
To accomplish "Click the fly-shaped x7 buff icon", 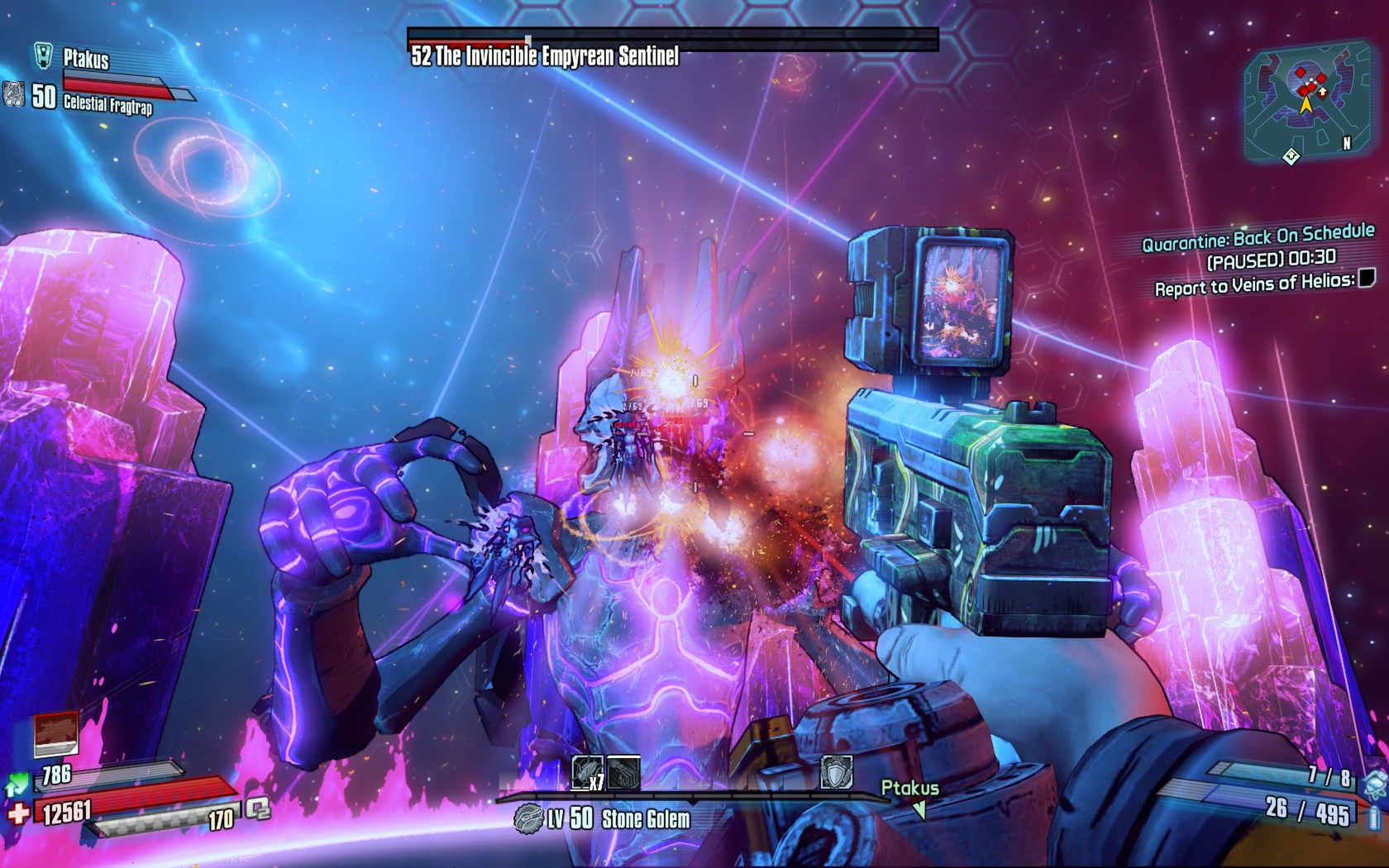I will [x=588, y=774].
